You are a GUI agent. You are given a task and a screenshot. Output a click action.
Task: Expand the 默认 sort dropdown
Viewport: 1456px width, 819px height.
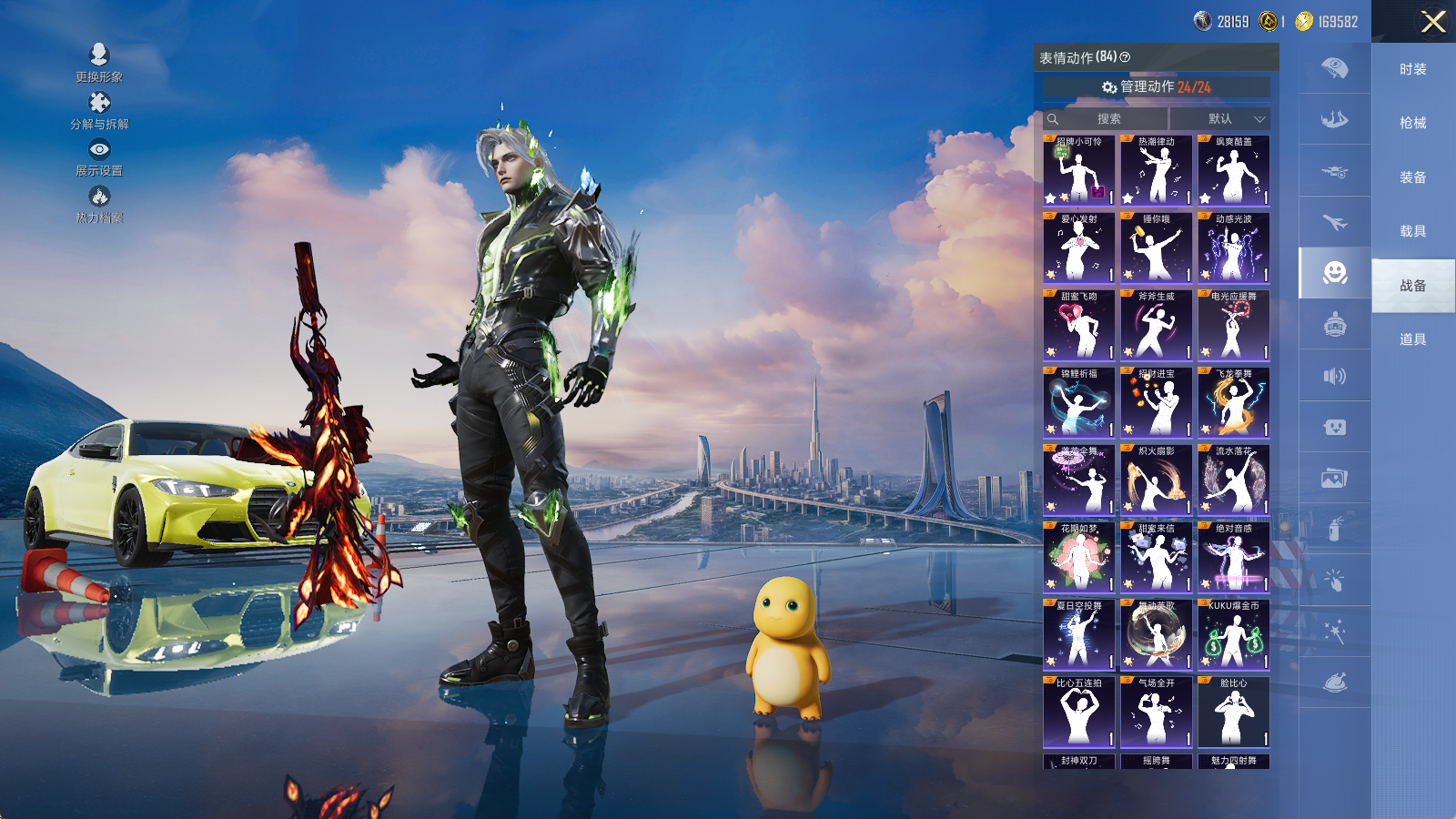click(x=1220, y=119)
